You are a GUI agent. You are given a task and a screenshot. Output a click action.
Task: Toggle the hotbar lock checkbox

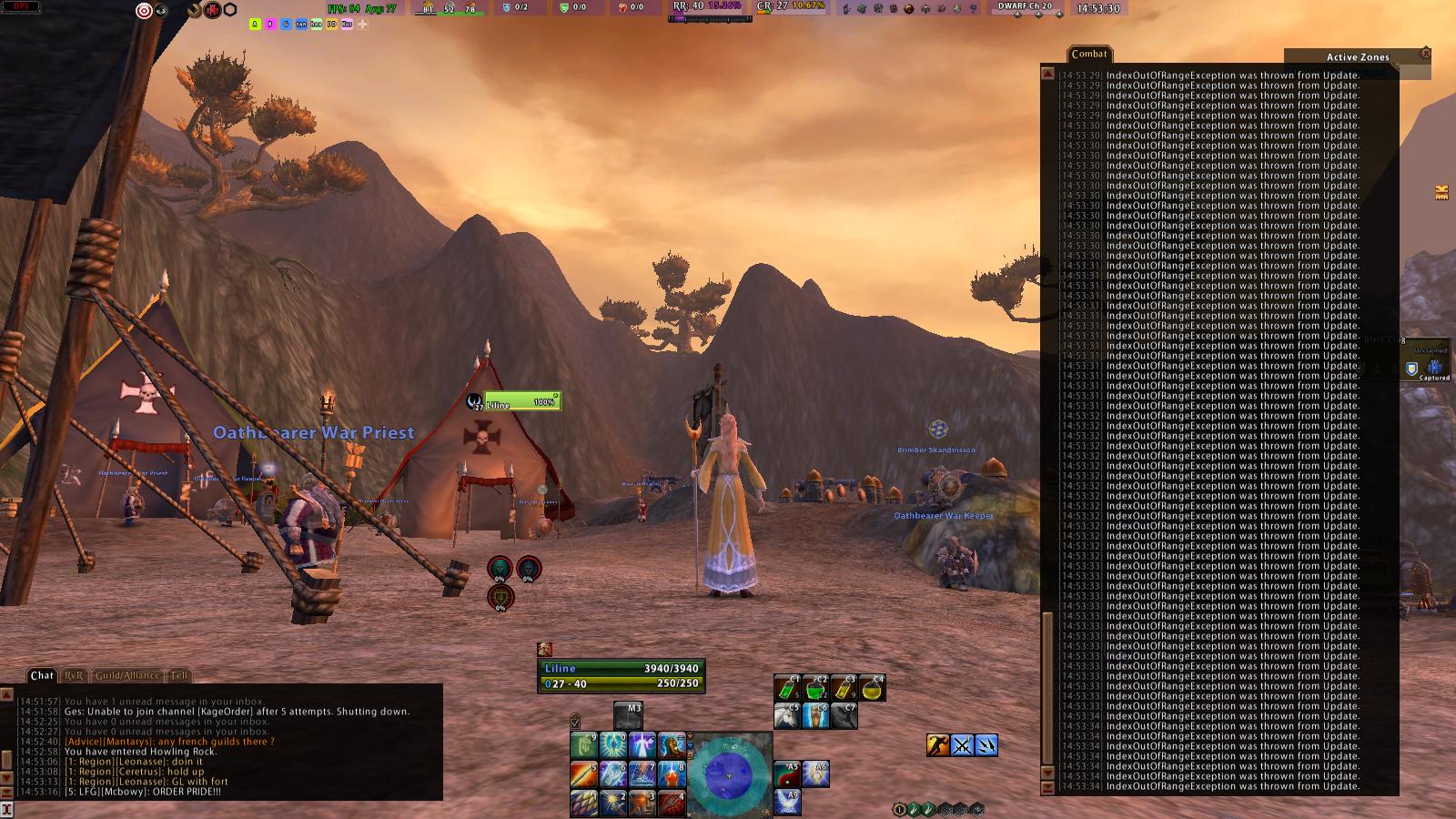(575, 722)
